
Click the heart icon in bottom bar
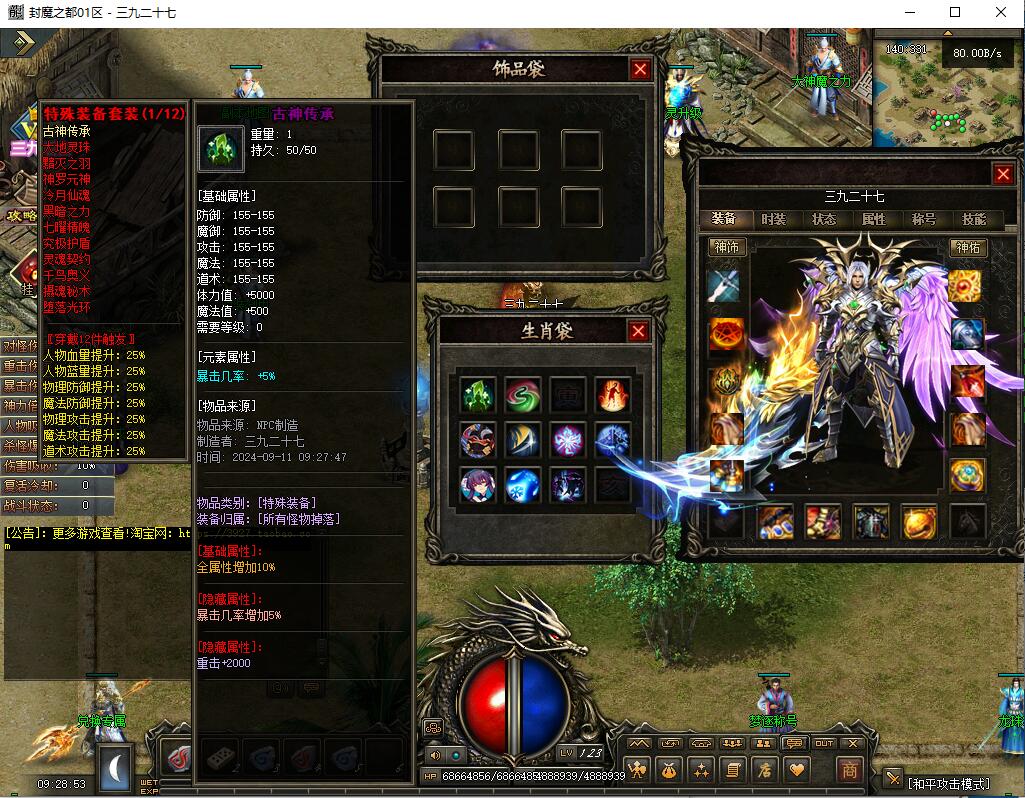pyautogui.click(x=797, y=770)
